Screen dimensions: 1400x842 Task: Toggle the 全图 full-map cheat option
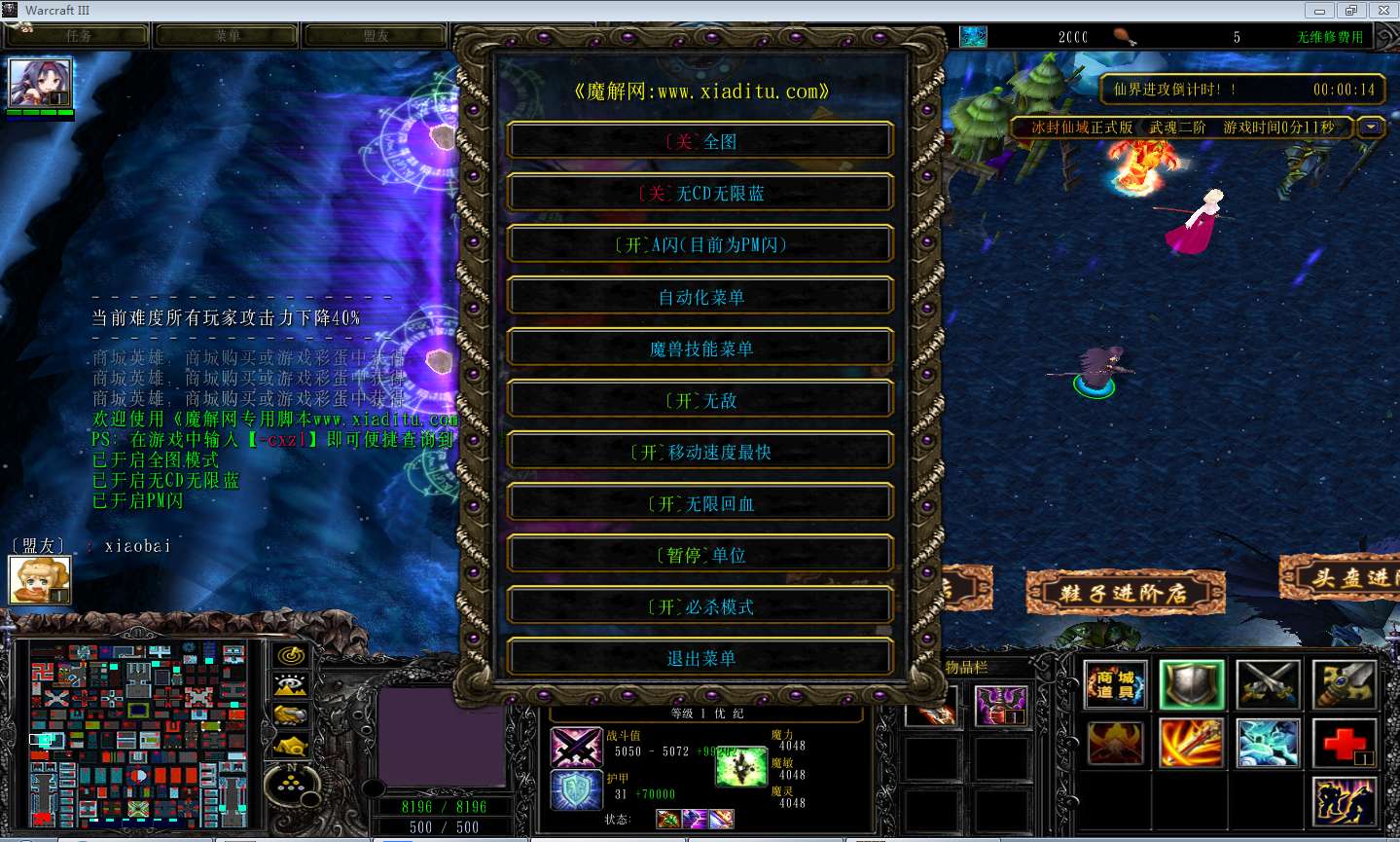pyautogui.click(x=700, y=141)
